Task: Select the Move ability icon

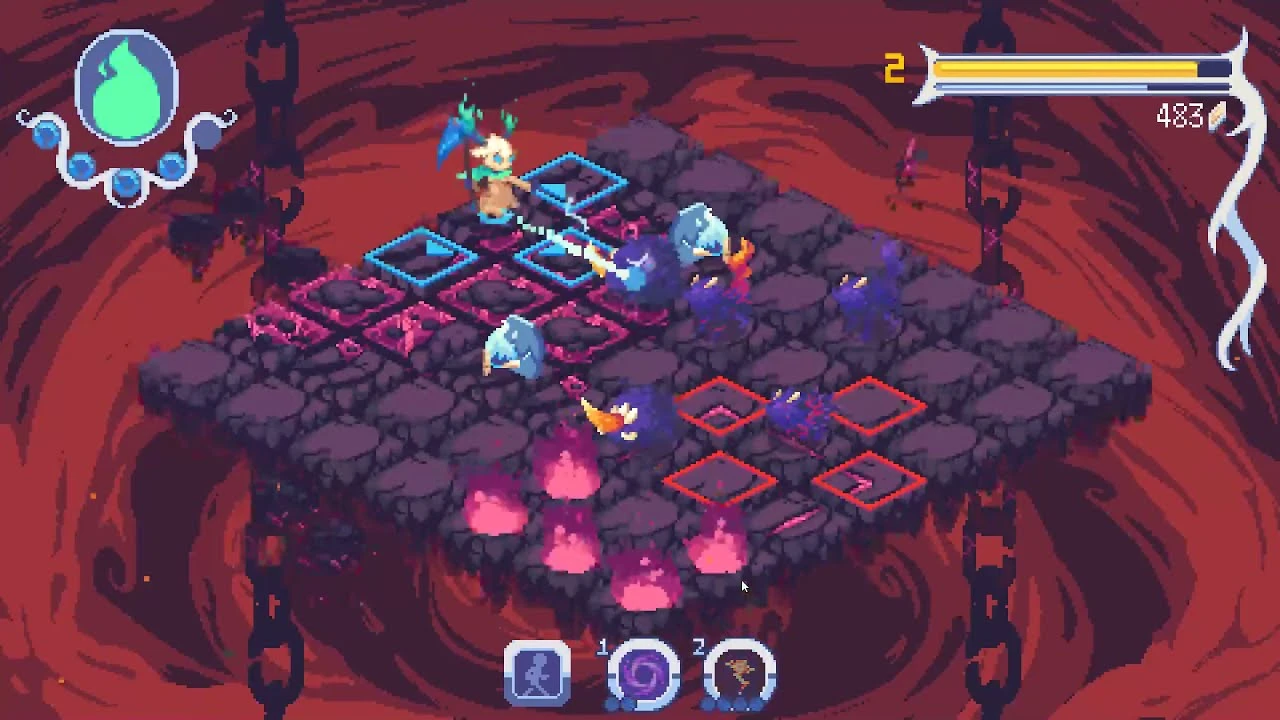Action: click(x=537, y=673)
